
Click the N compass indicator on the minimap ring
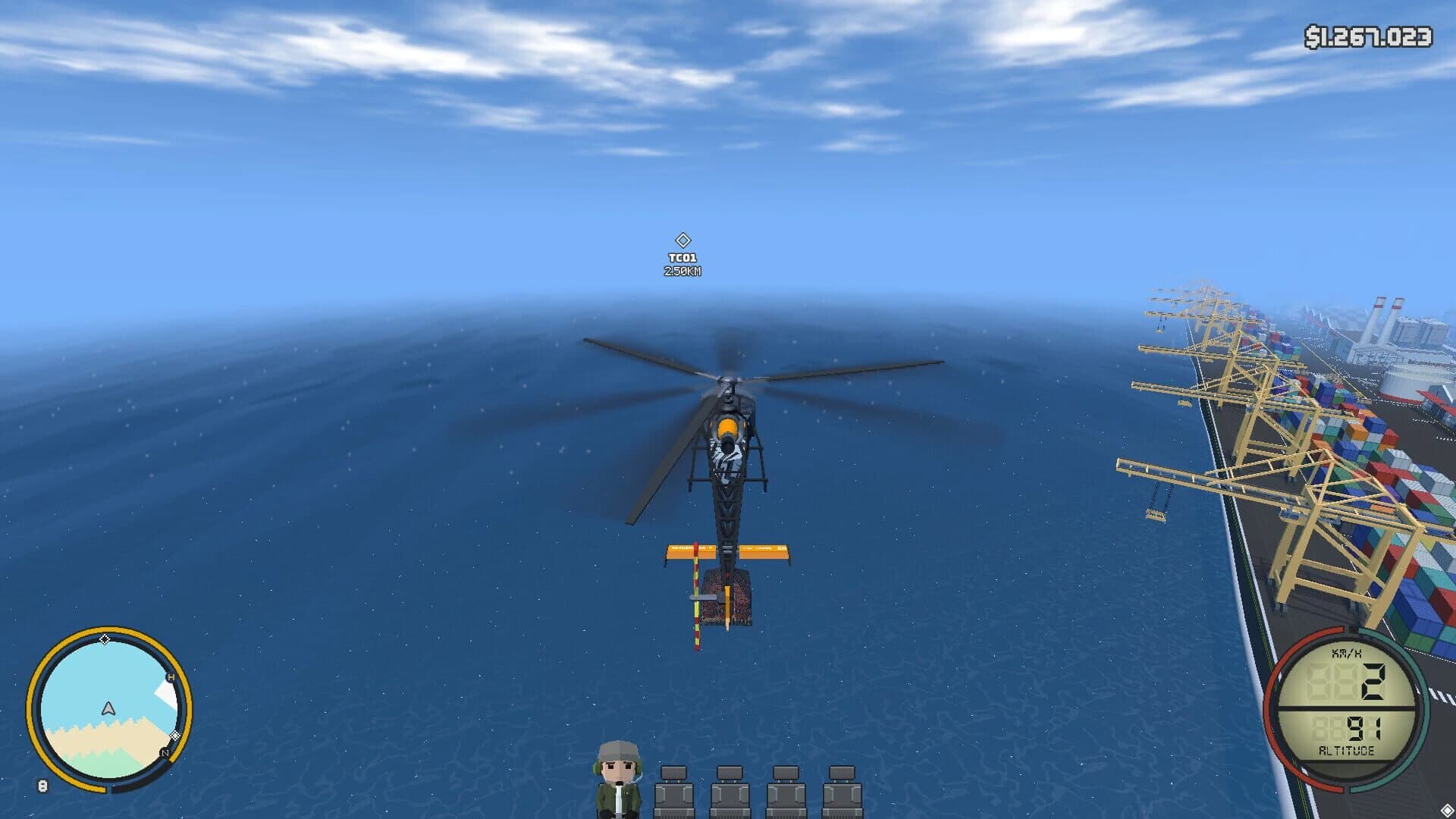[x=165, y=752]
